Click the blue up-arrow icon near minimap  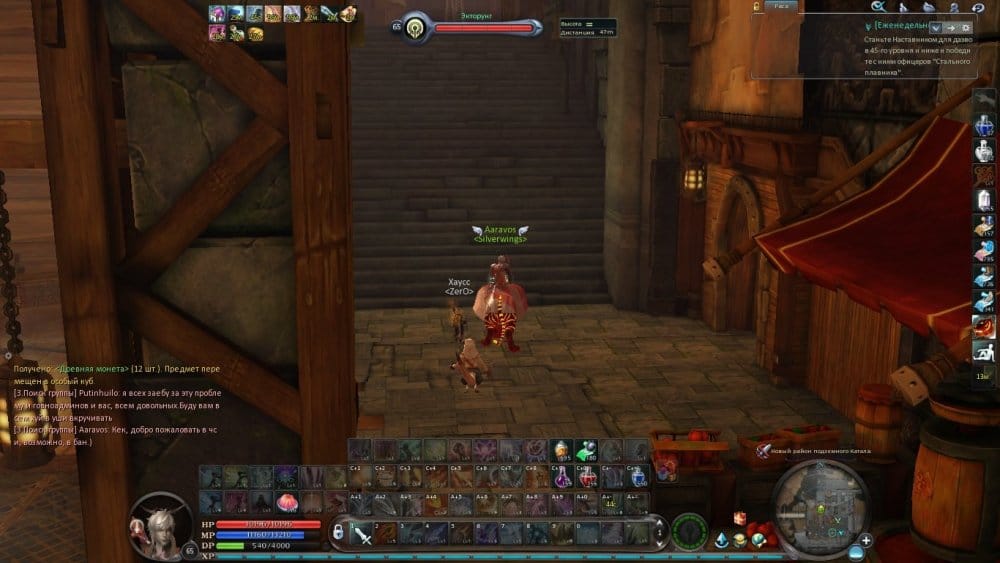[721, 540]
